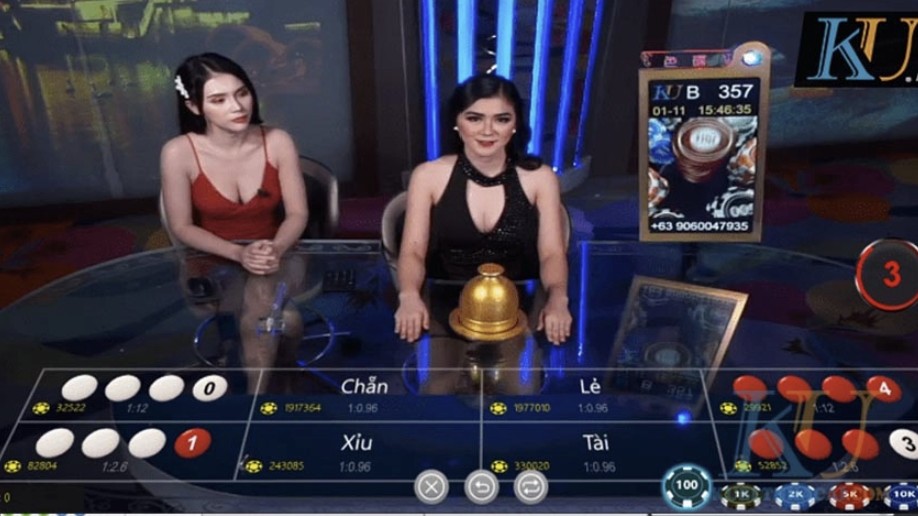The image size is (918, 516).
Task: Bet on Lẻ (odd)
Action: coord(592,393)
